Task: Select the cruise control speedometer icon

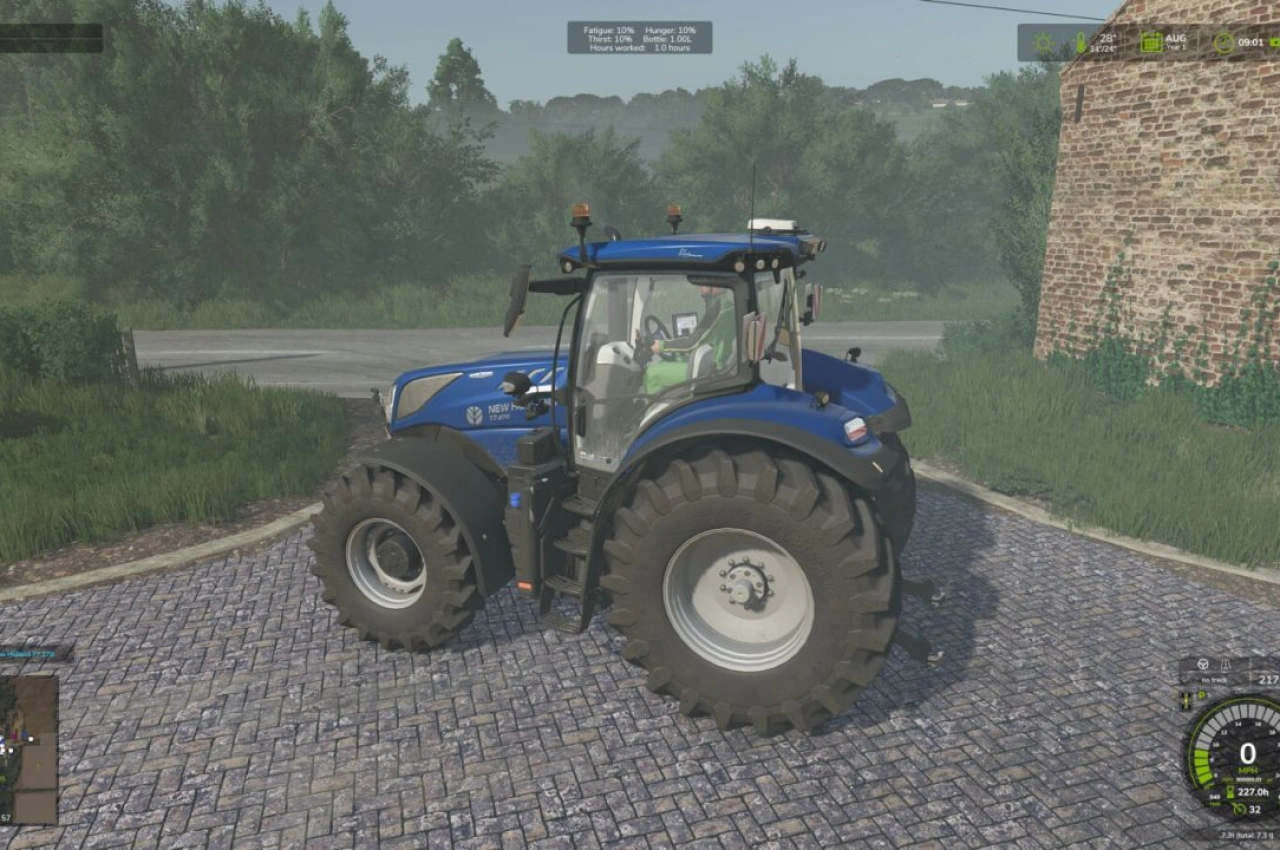Action: point(1240,810)
